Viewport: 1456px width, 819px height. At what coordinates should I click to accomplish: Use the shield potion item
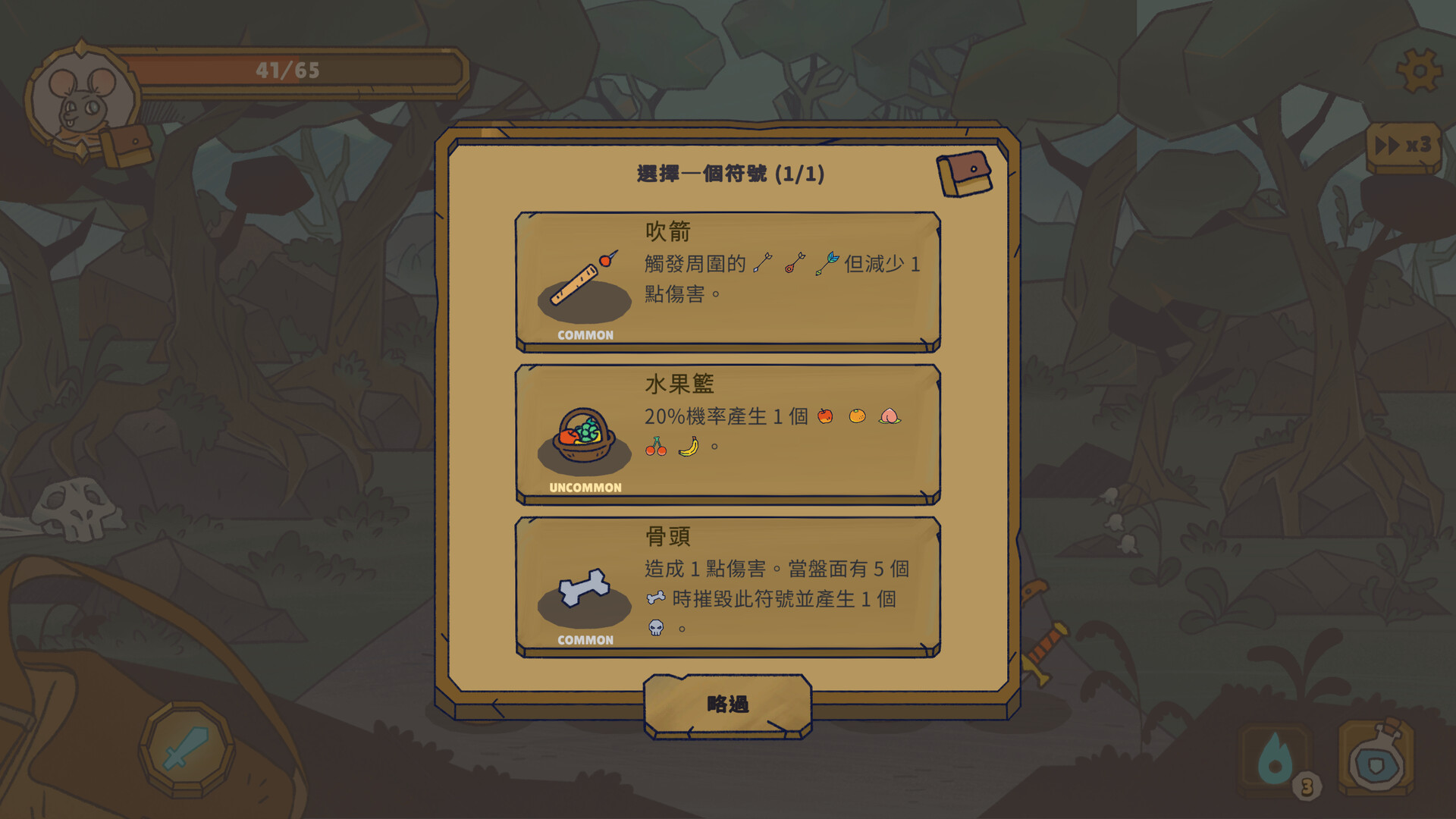[x=1376, y=758]
